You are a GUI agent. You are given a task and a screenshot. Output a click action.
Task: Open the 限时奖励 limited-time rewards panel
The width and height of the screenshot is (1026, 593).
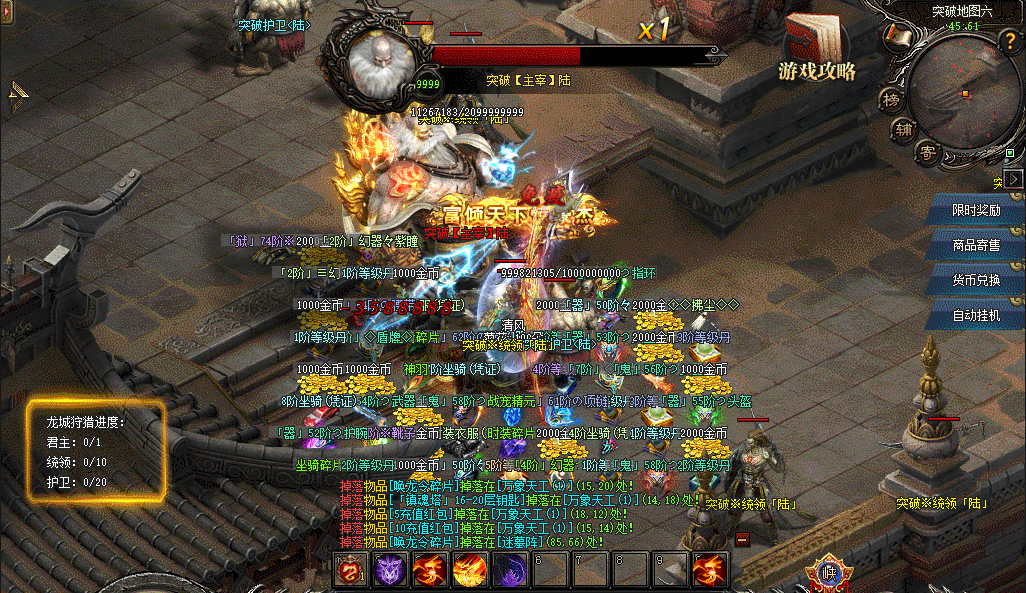pyautogui.click(x=976, y=210)
